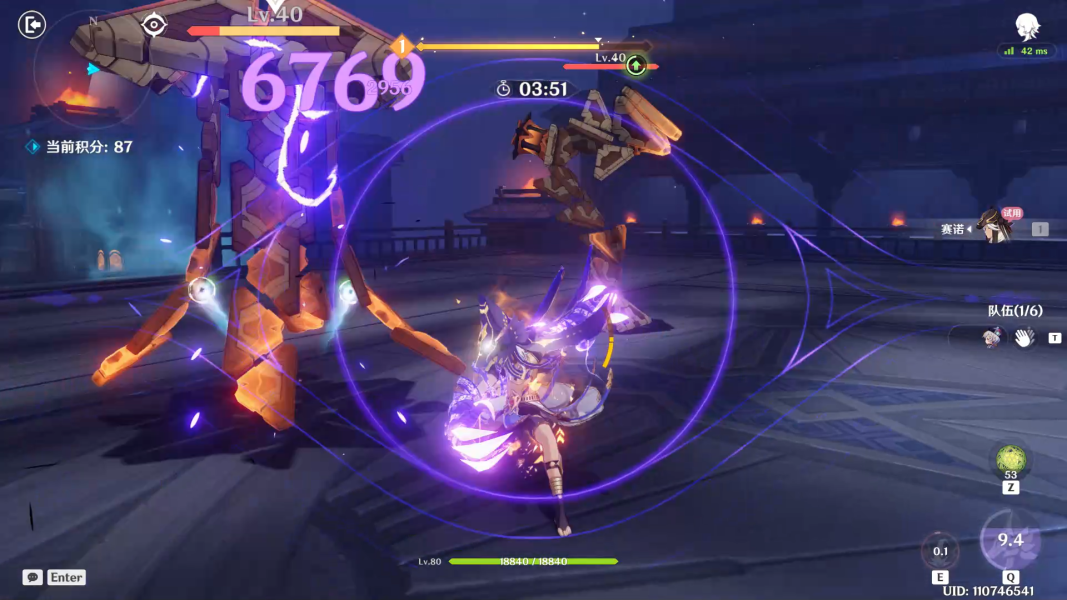
Task: Use the green gadget showing 53
Action: coord(1010,461)
